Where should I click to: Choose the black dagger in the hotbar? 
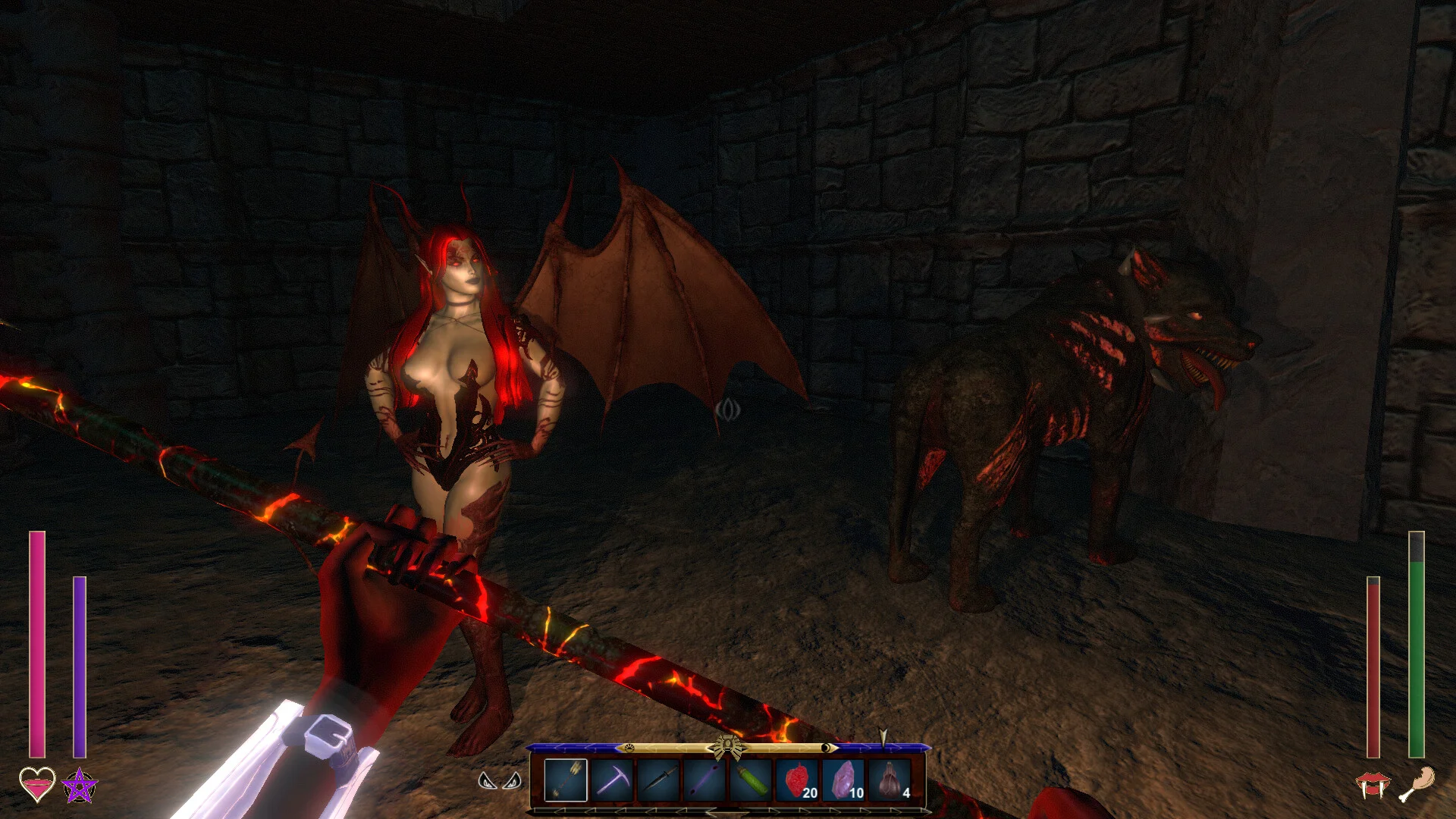coord(658,780)
